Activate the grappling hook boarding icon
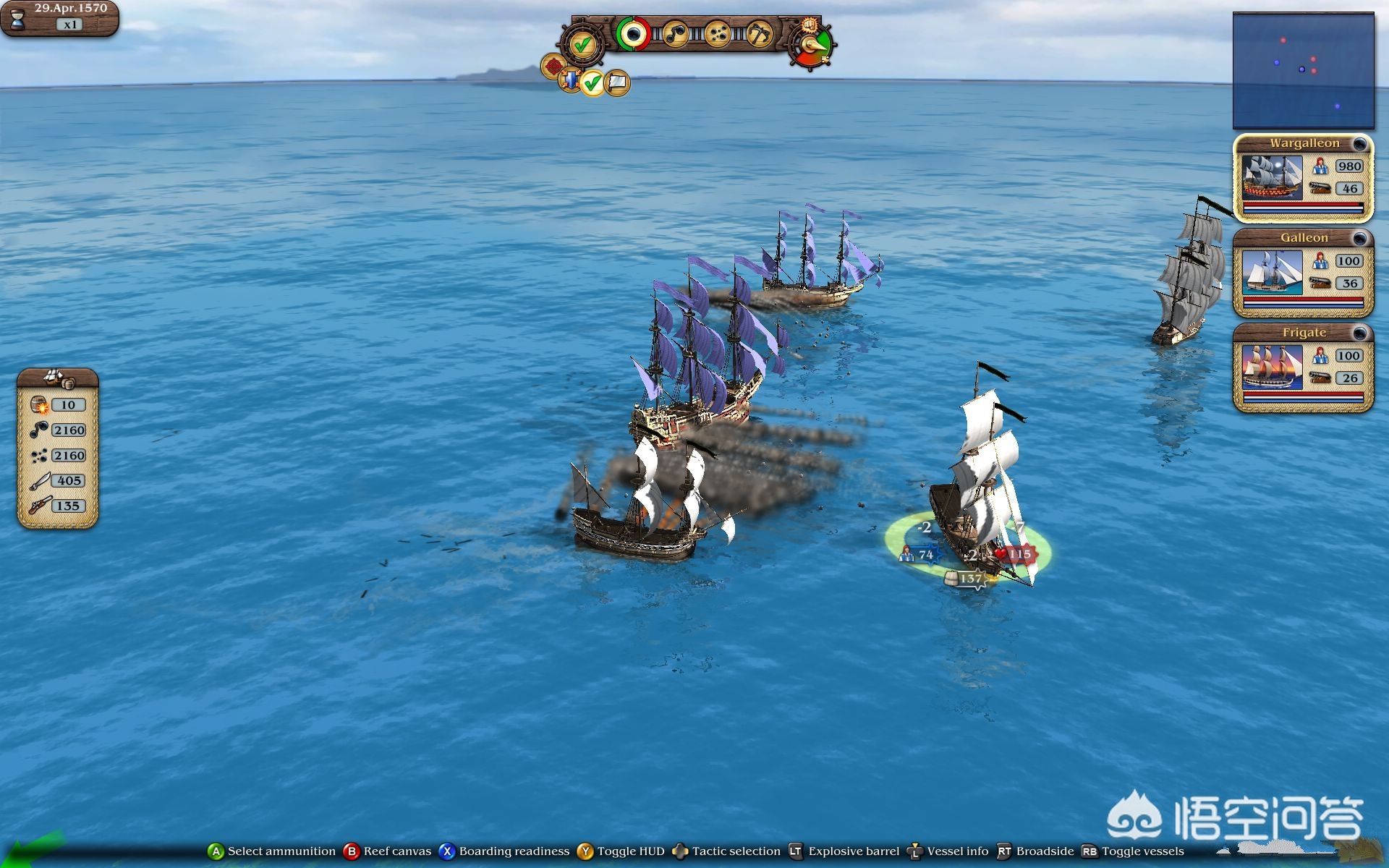The height and width of the screenshot is (868, 1389). (x=759, y=33)
